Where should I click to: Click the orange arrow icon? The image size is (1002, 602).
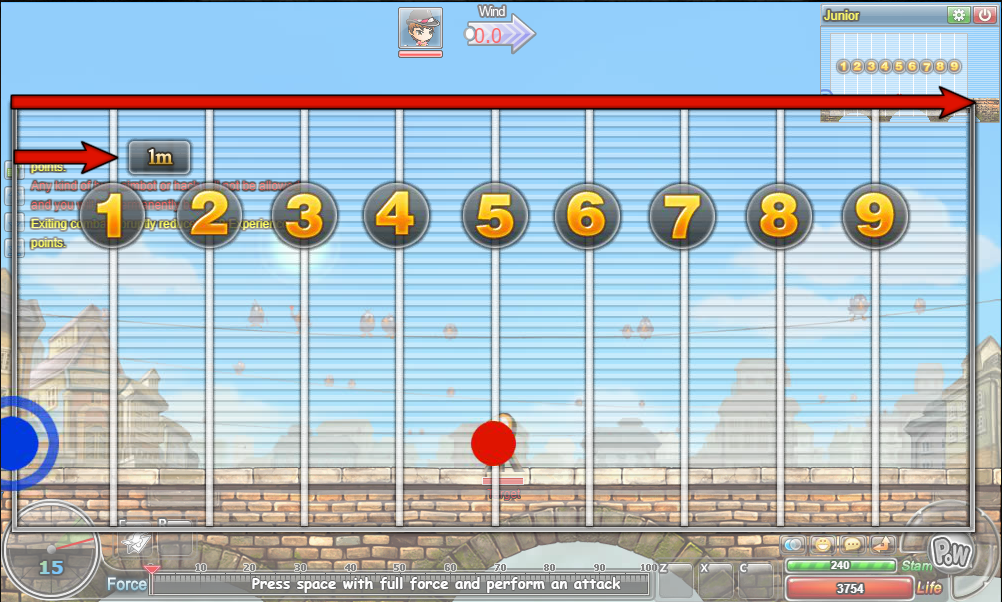(881, 545)
